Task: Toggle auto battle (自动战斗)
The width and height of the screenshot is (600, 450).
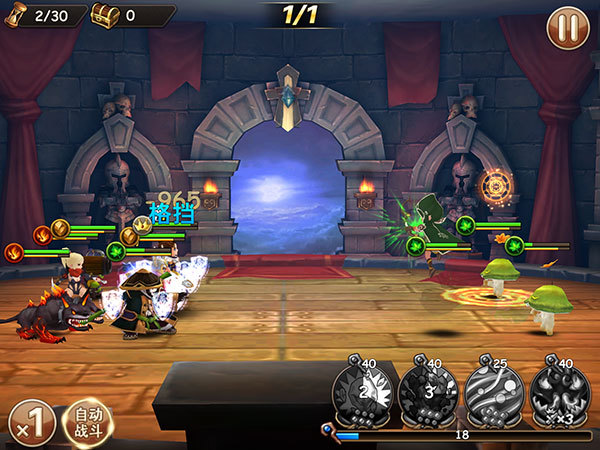Action: pos(88,422)
